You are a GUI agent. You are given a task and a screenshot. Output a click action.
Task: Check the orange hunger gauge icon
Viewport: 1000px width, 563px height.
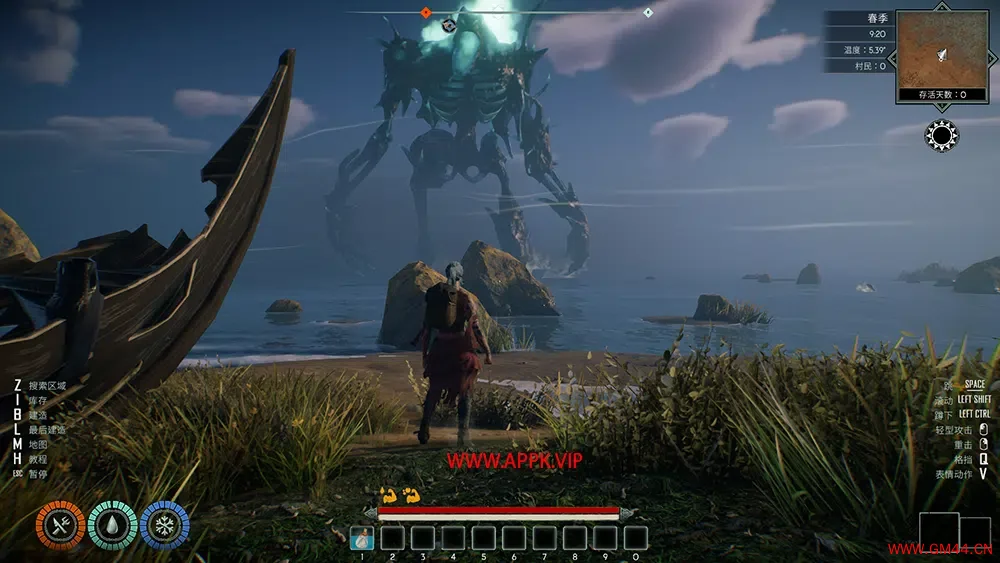[x=60, y=526]
